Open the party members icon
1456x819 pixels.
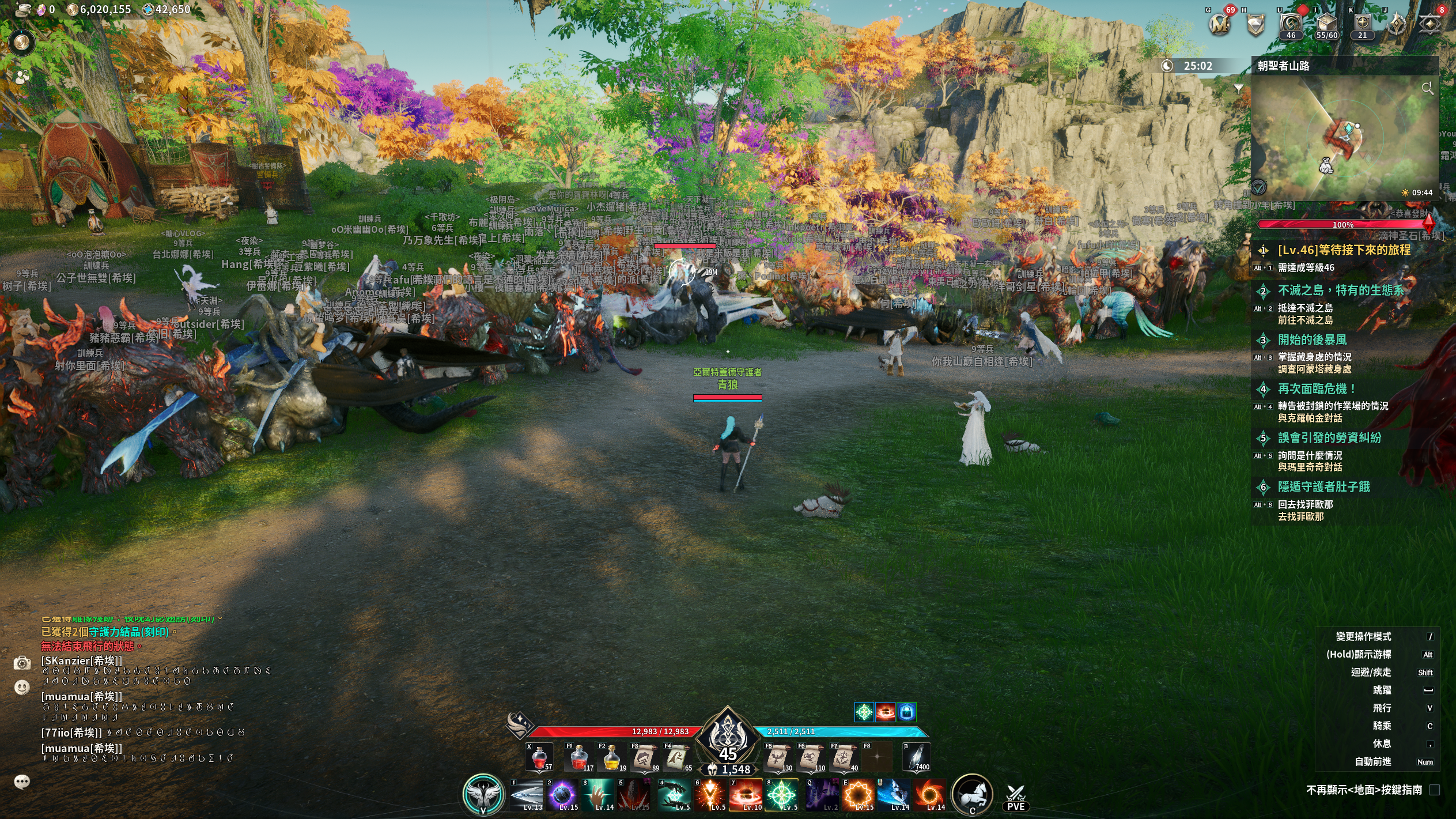point(22,77)
